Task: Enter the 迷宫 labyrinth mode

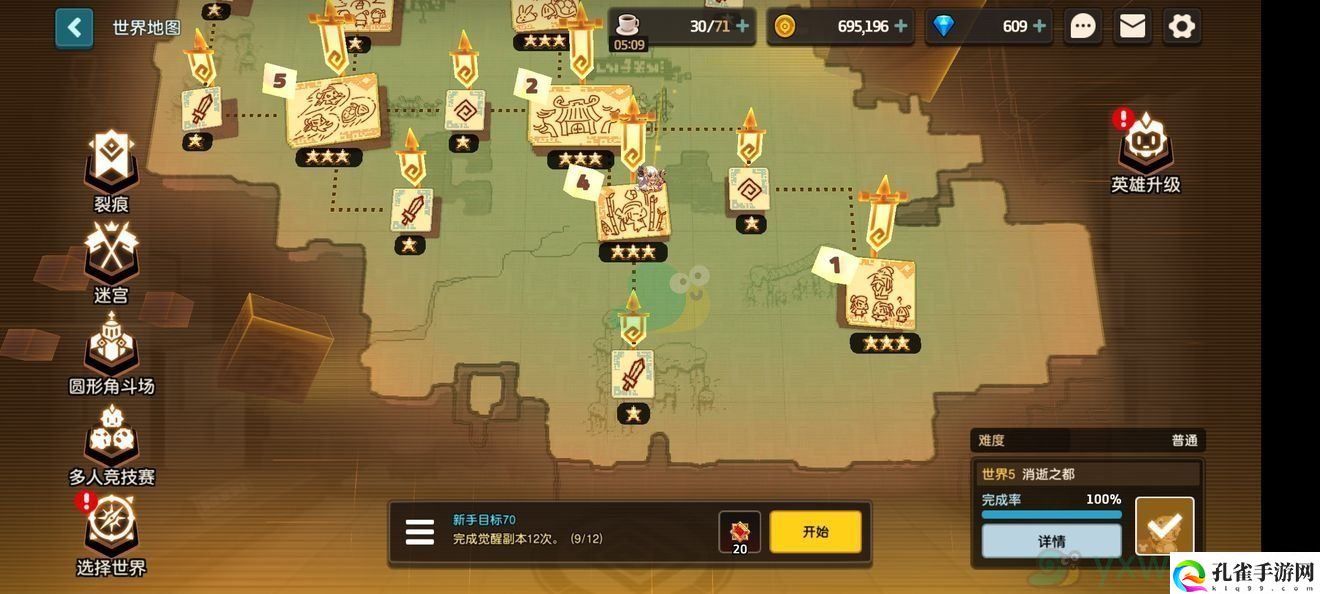Action: [111, 257]
